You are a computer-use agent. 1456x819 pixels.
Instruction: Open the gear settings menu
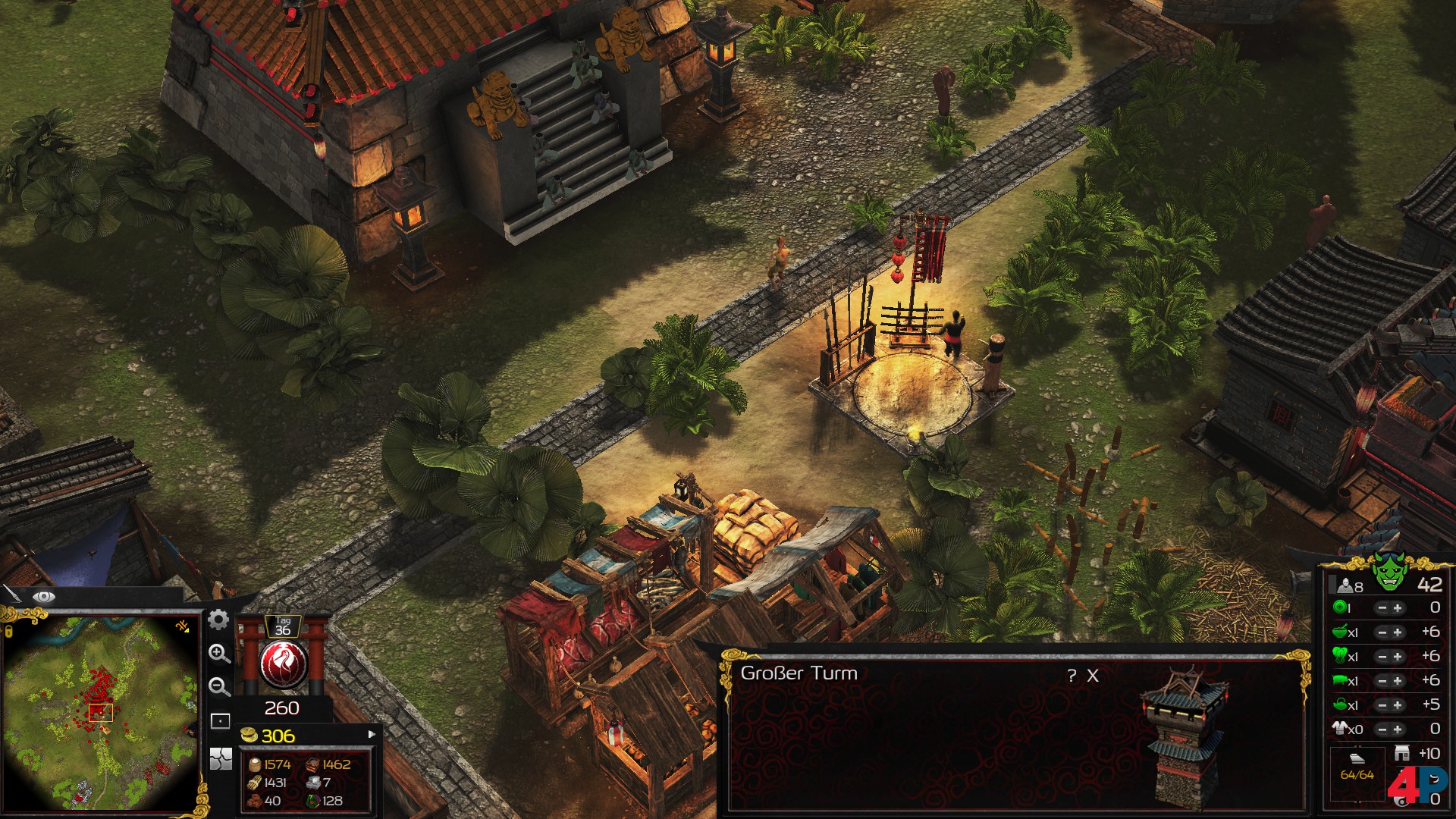click(x=218, y=620)
